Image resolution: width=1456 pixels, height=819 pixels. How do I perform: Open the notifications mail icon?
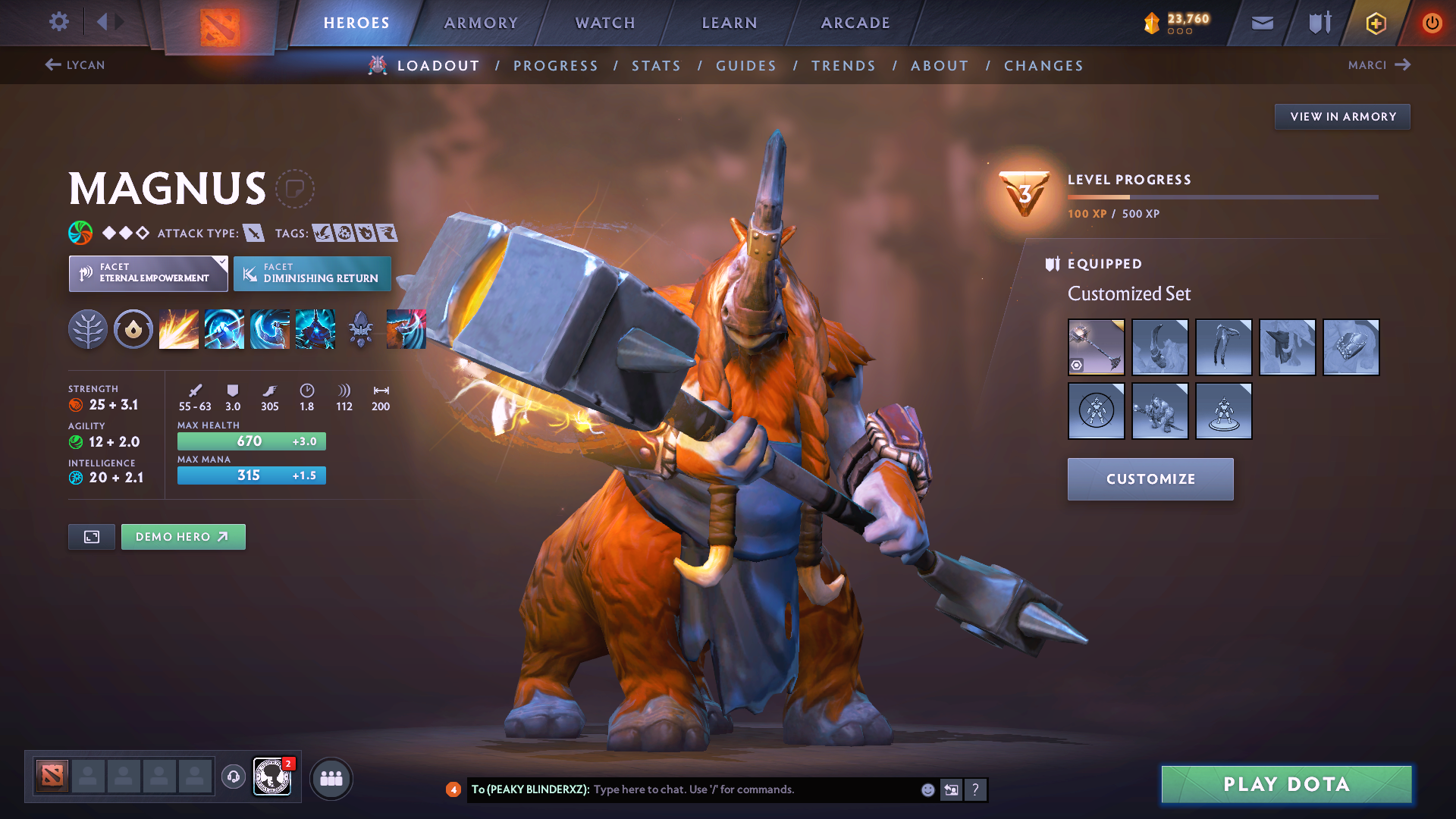[1261, 22]
